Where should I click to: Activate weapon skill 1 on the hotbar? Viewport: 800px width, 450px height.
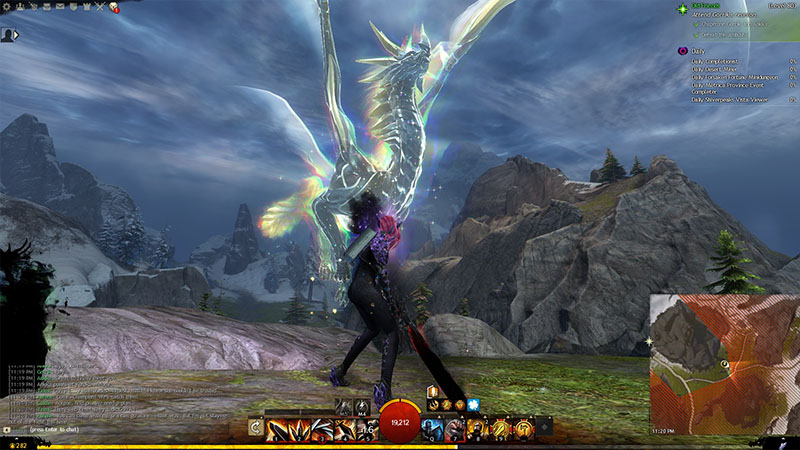pos(275,429)
